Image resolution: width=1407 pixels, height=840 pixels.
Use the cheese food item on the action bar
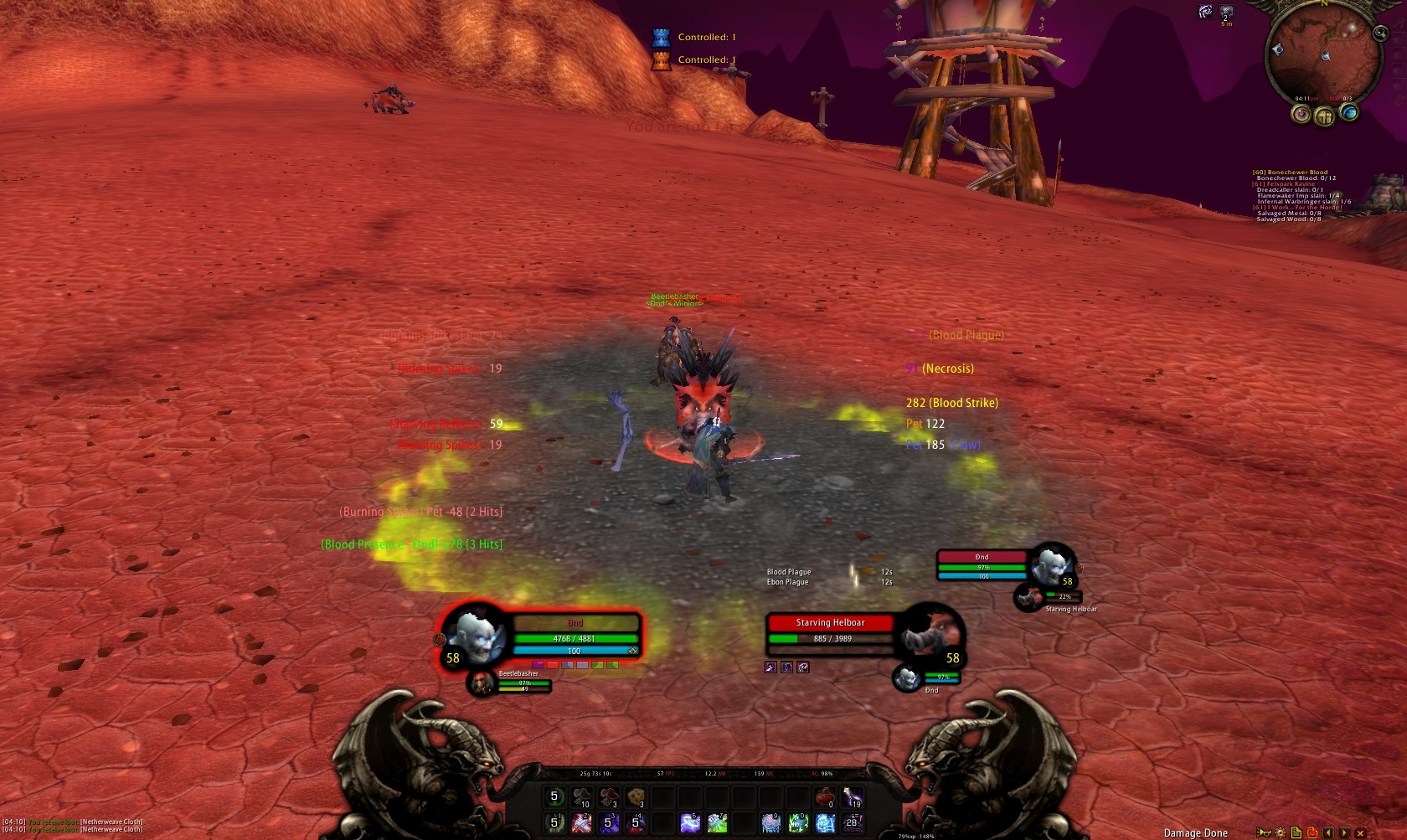[x=634, y=796]
